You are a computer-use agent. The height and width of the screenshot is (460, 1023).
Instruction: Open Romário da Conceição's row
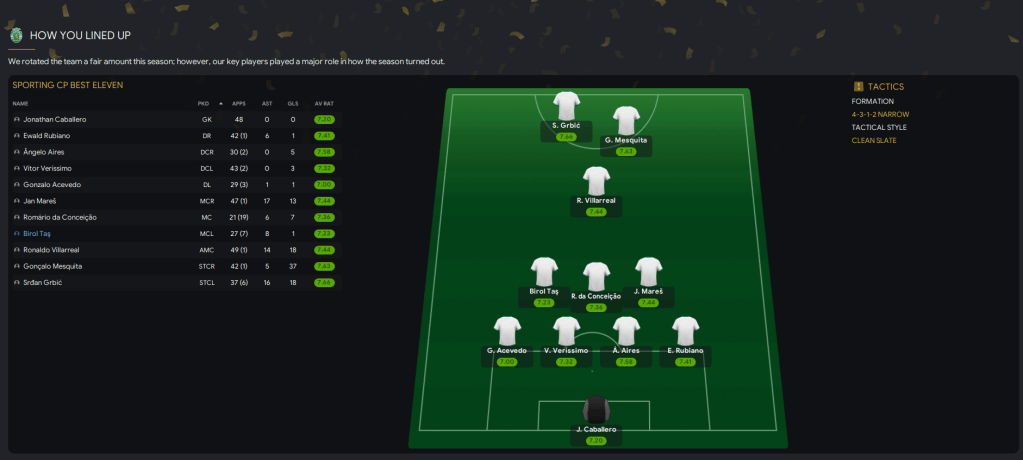pos(58,217)
